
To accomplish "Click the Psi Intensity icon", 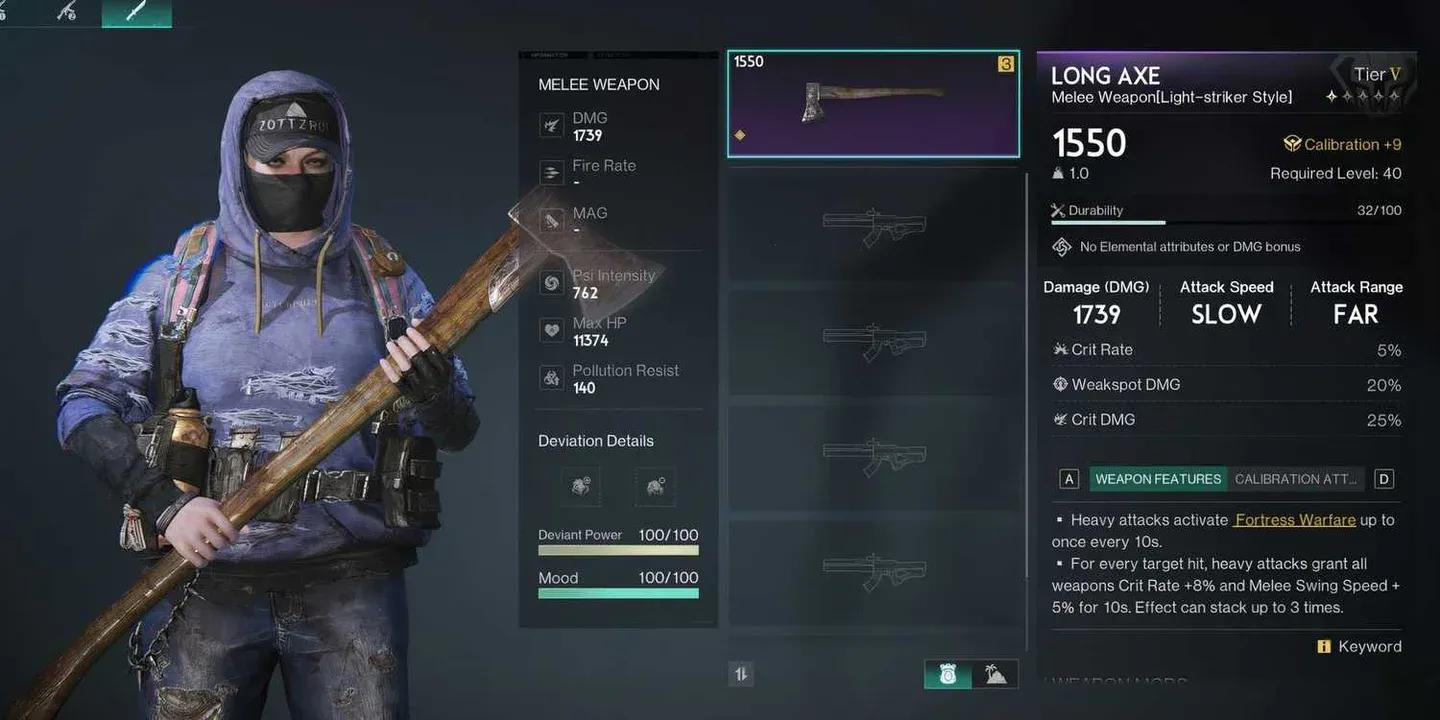I will point(552,282).
